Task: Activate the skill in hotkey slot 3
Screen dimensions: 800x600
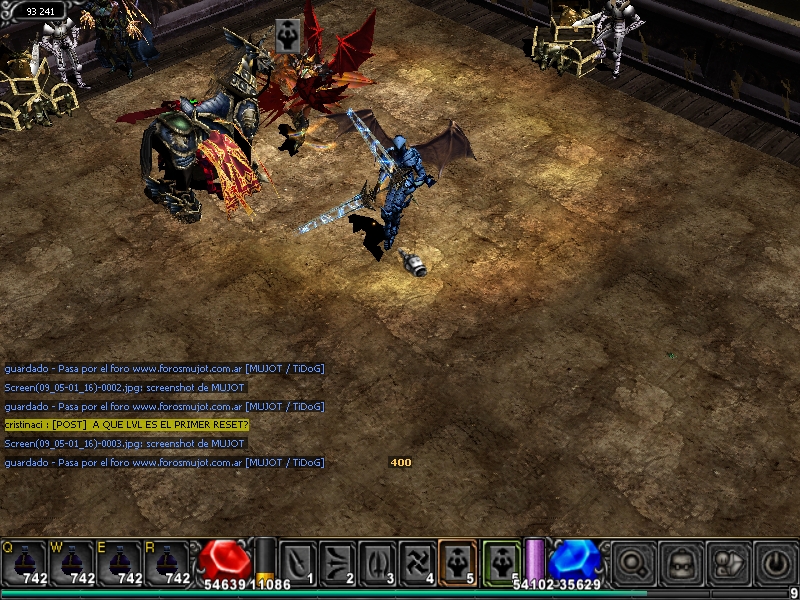Action: [377, 562]
